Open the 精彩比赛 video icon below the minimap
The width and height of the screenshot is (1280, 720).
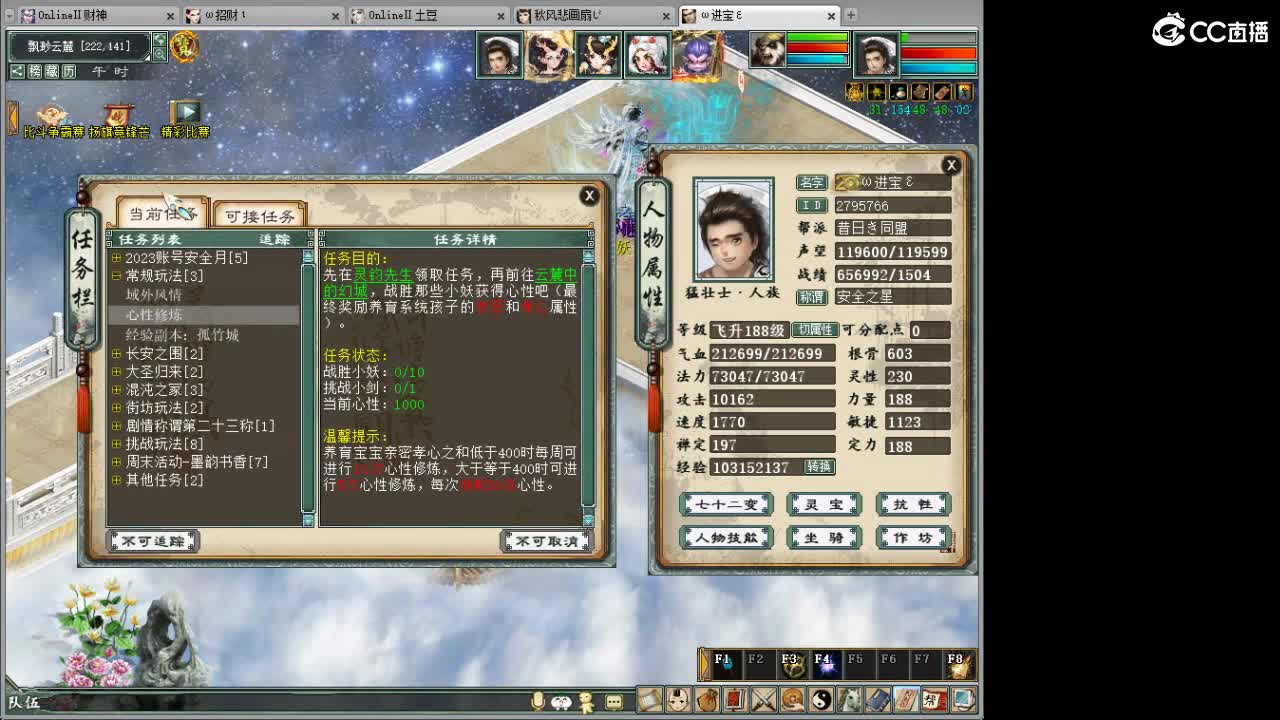tap(184, 113)
